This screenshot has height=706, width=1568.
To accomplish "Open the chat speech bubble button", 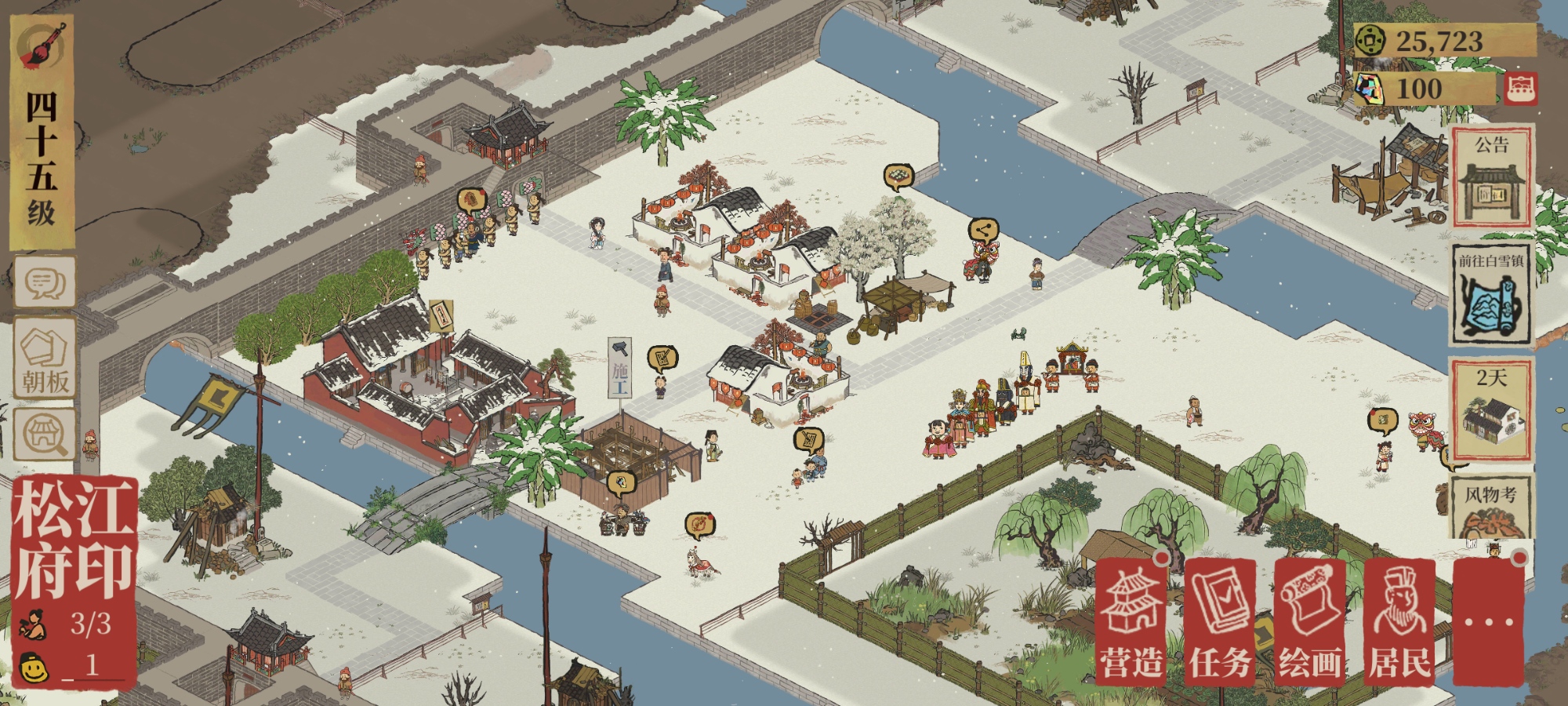I will click(x=45, y=282).
